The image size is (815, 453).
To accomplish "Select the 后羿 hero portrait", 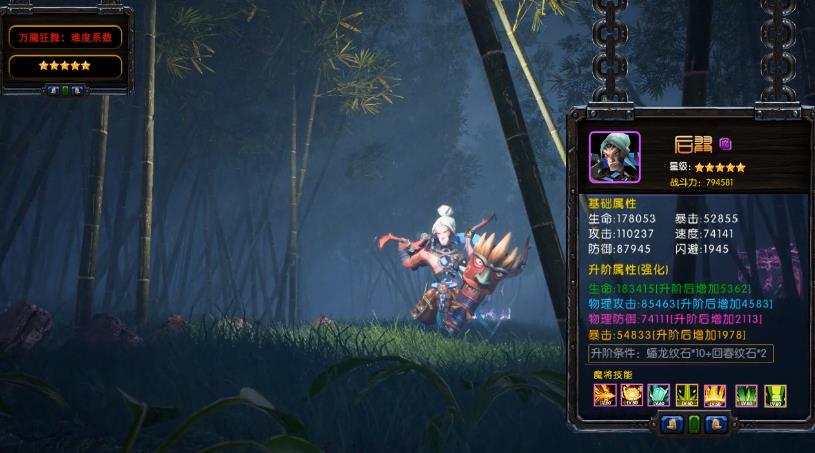I will tap(614, 157).
